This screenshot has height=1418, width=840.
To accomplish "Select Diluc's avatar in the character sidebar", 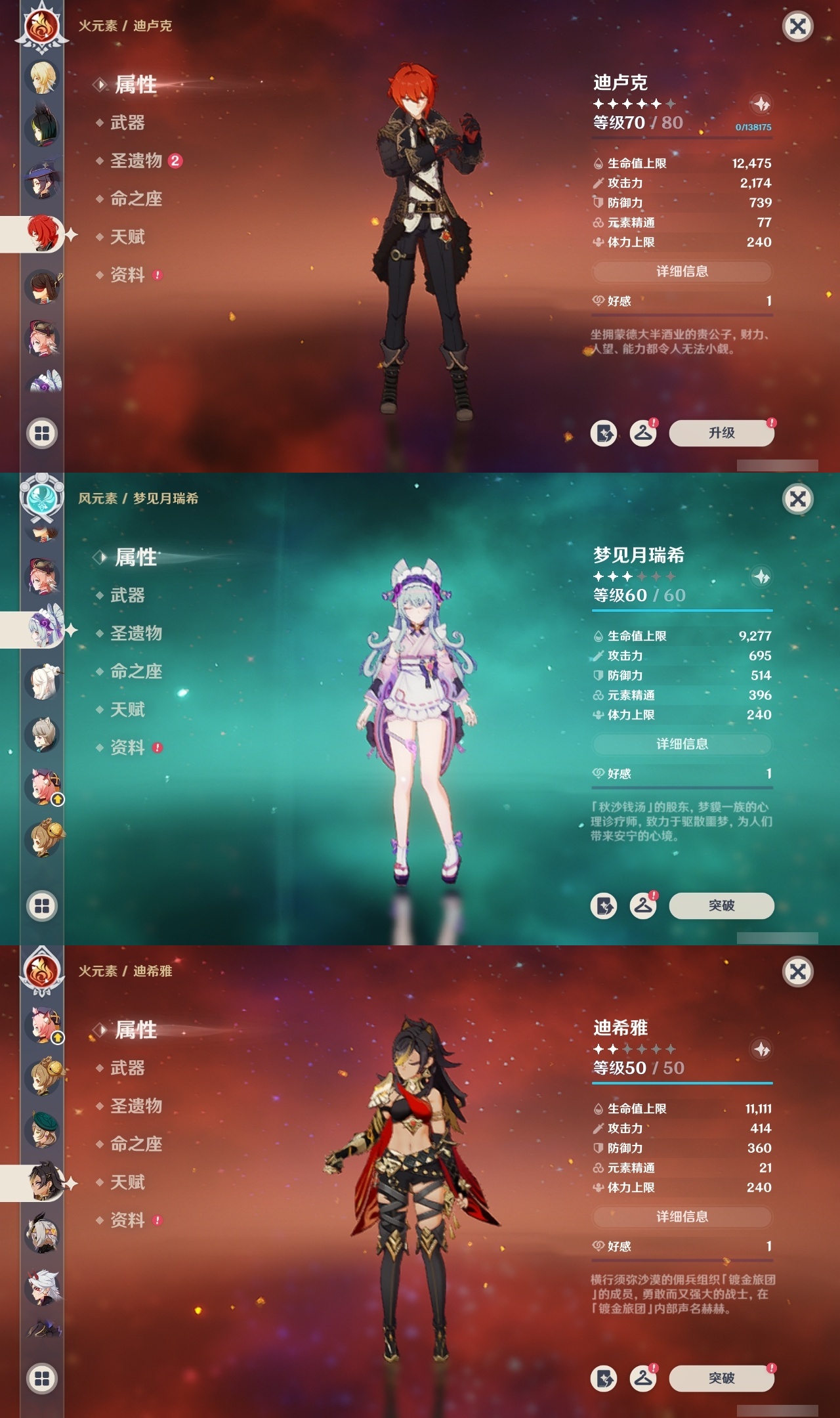I will pyautogui.click(x=41, y=235).
